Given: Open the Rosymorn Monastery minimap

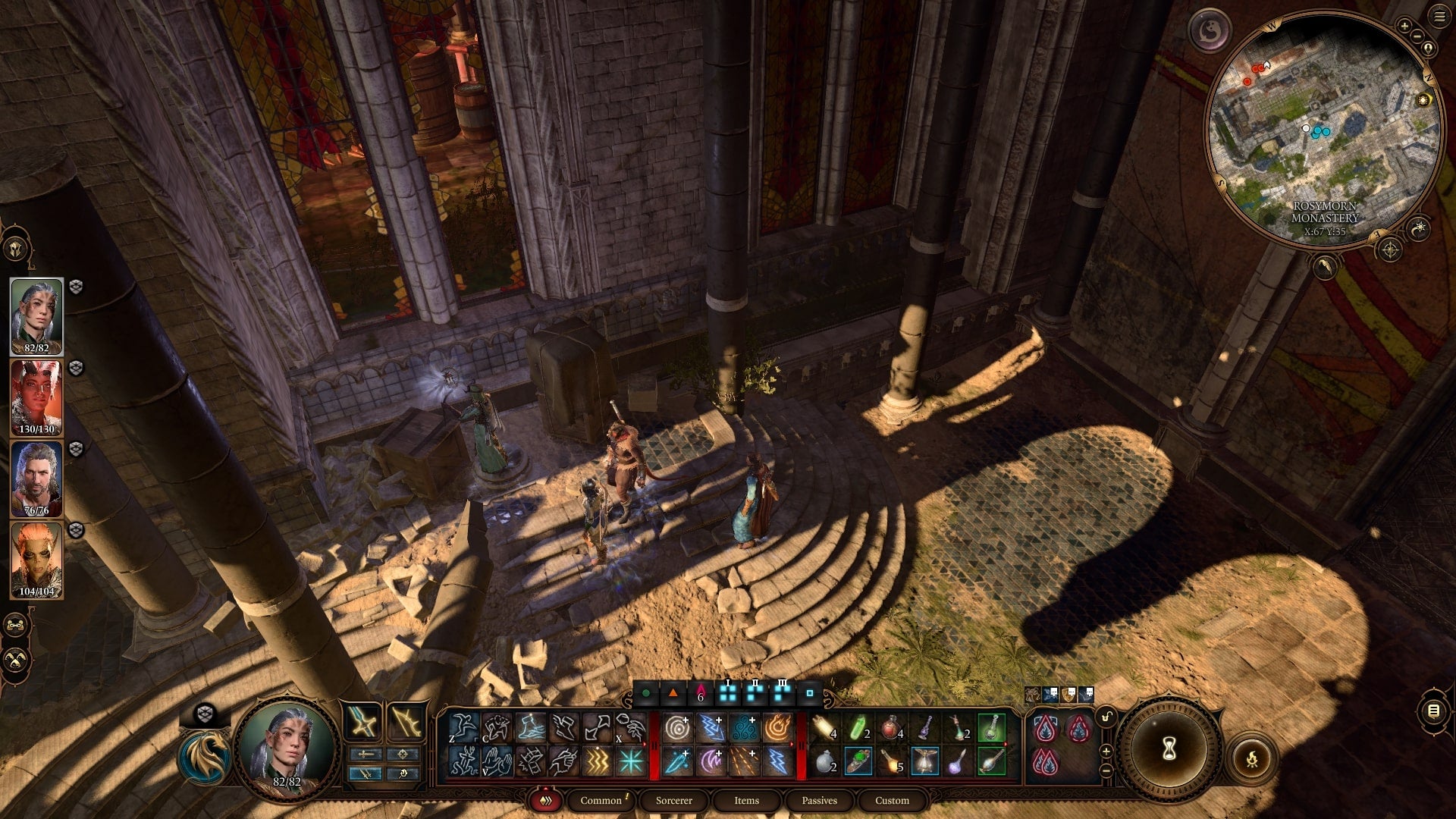Looking at the screenshot, I should [1323, 129].
